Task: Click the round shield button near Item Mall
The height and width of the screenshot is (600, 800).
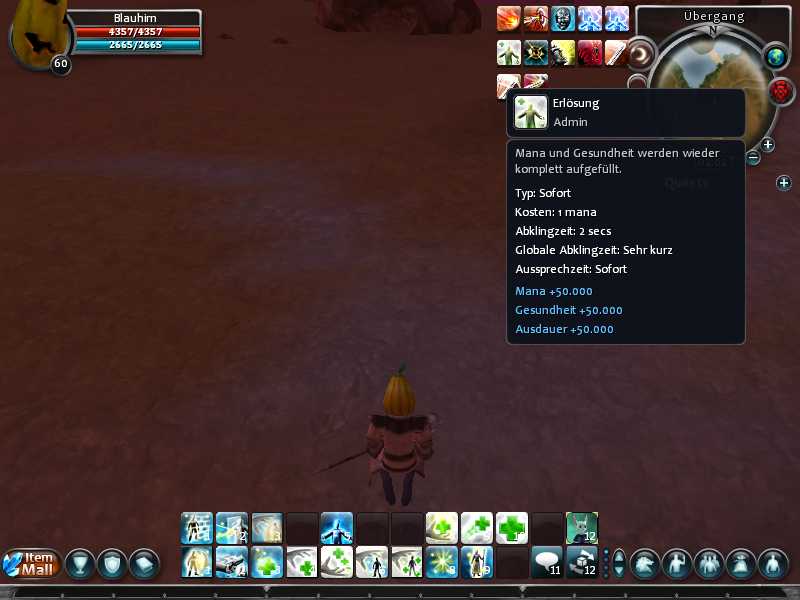Action: 113,564
